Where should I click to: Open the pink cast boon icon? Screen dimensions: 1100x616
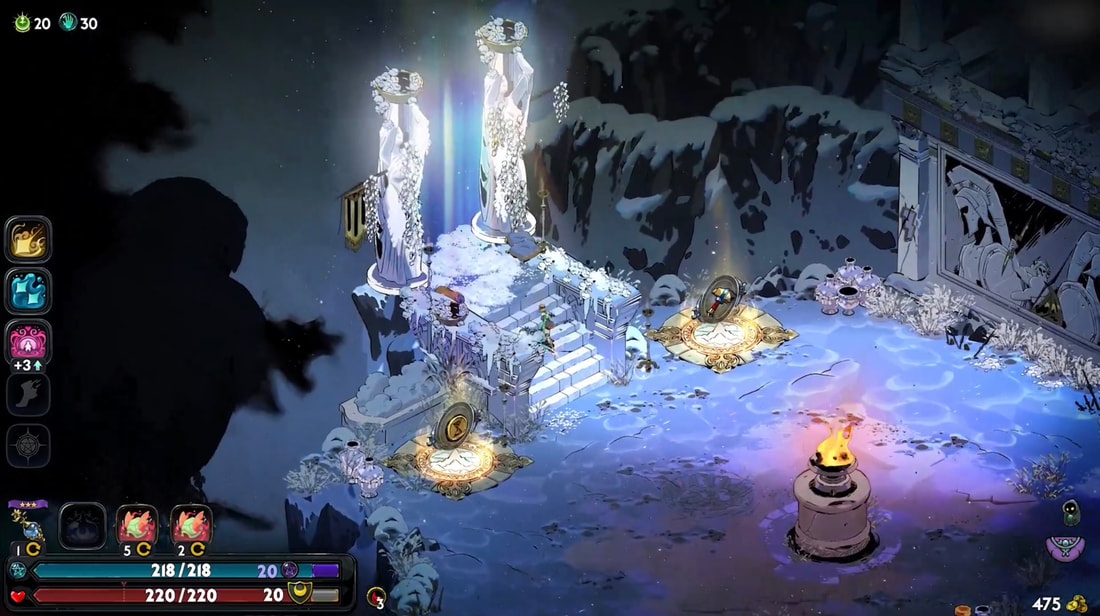click(28, 342)
